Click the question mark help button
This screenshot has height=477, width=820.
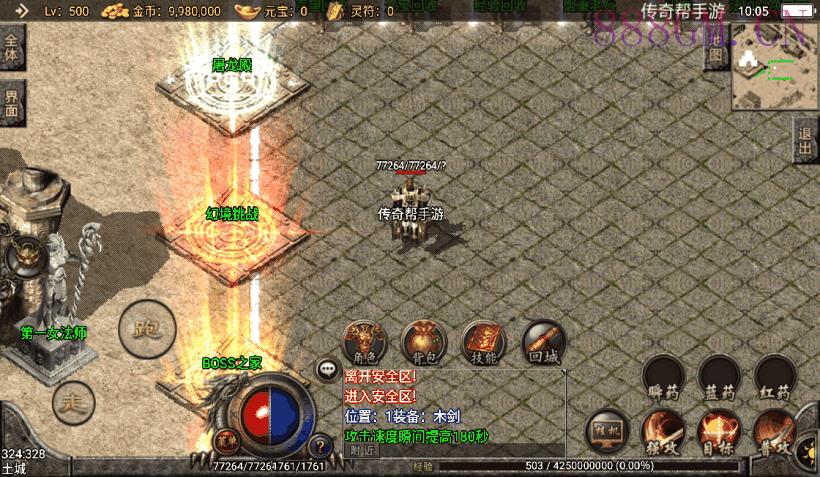(x=320, y=446)
